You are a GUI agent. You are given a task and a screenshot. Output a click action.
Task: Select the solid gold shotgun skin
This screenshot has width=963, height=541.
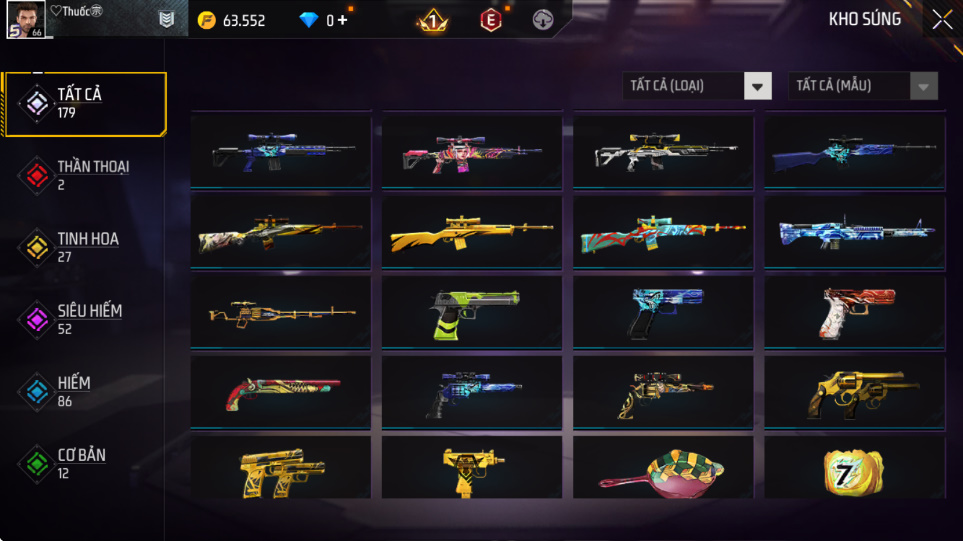pyautogui.click(x=471, y=232)
